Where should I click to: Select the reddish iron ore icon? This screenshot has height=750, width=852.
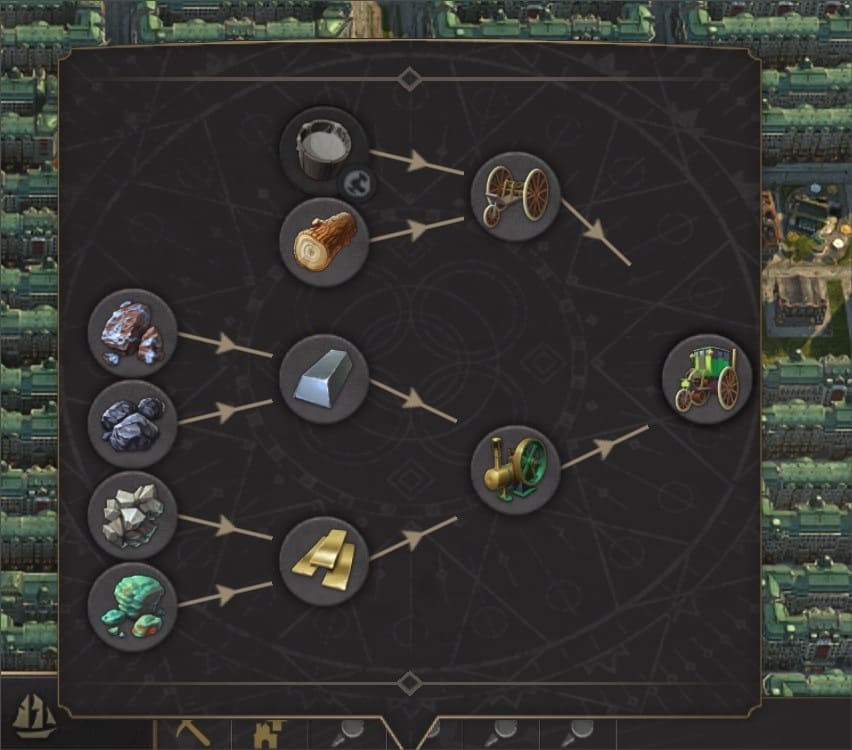click(x=132, y=333)
